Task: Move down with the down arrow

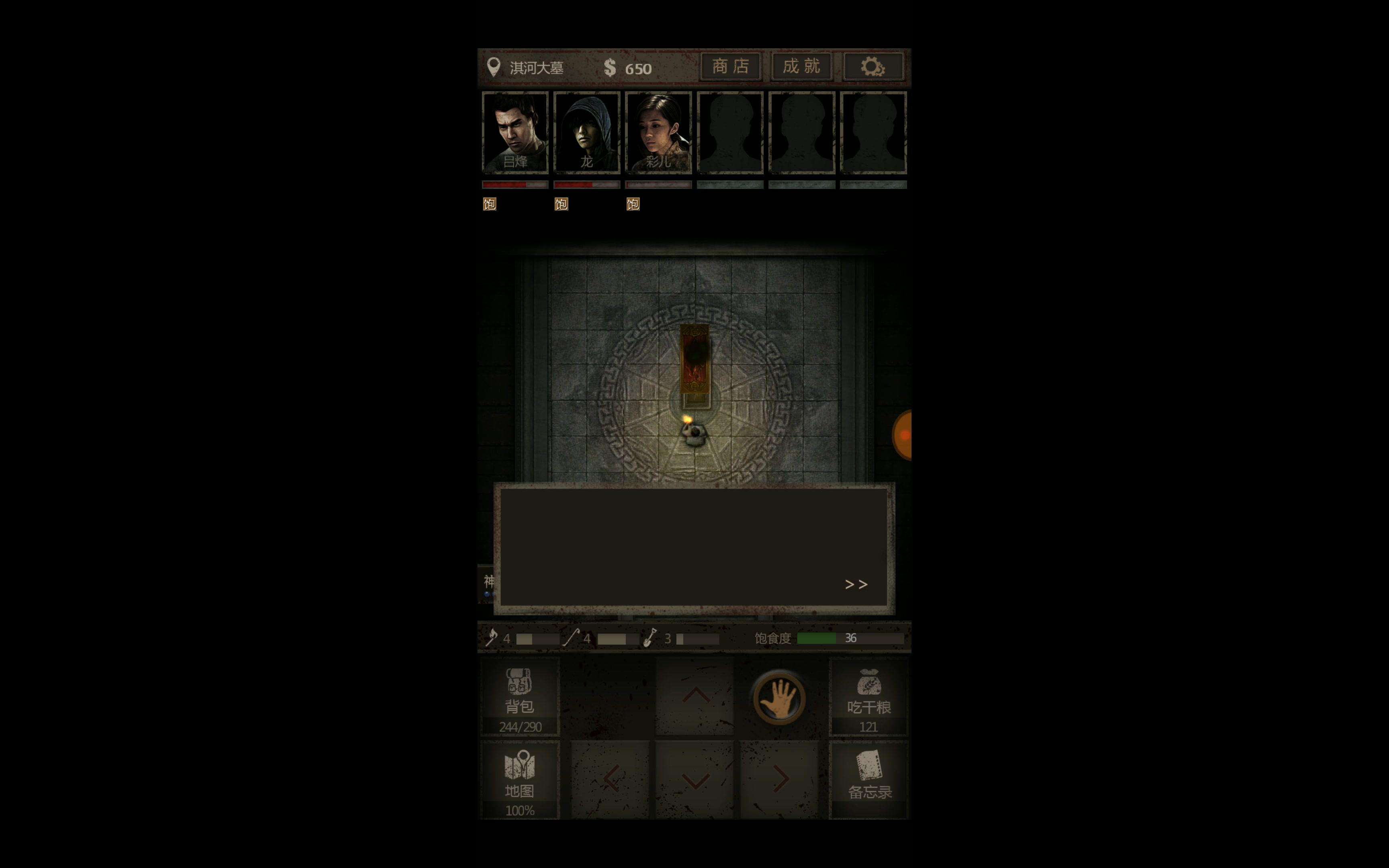Action: pyautogui.click(x=695, y=780)
